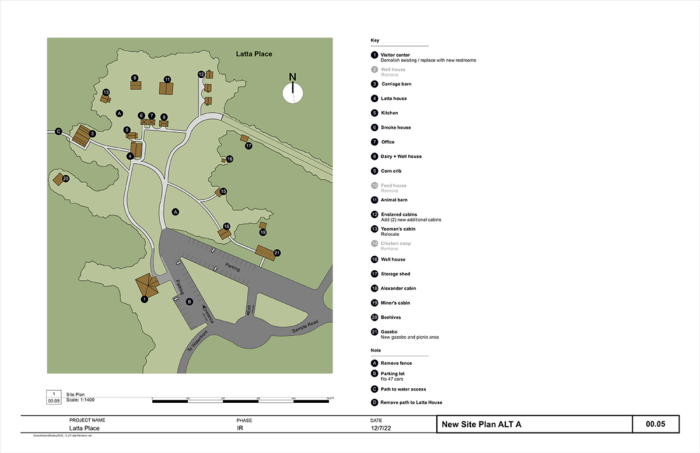Select map marker 9
This screenshot has width=700, height=453.
click(x=134, y=77)
